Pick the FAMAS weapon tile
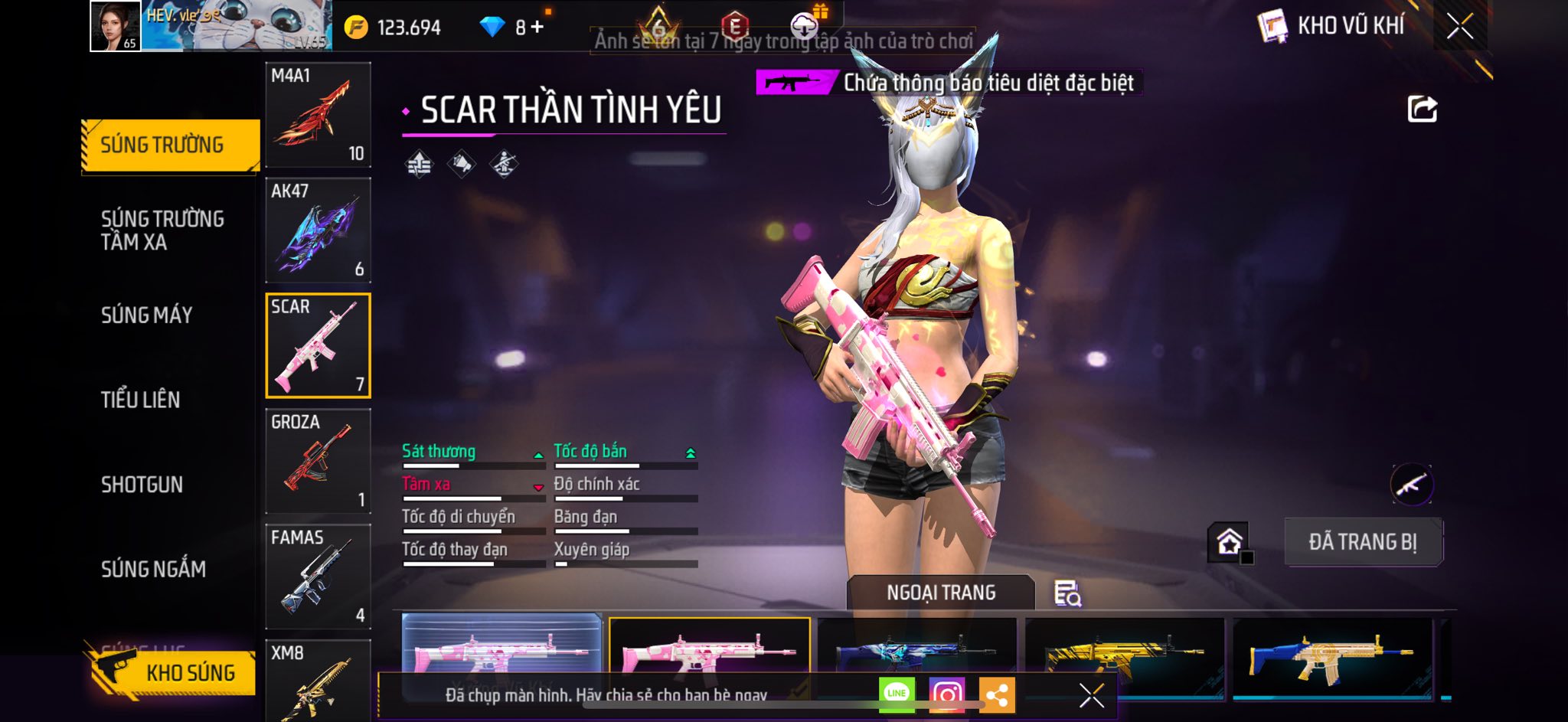 (x=318, y=577)
